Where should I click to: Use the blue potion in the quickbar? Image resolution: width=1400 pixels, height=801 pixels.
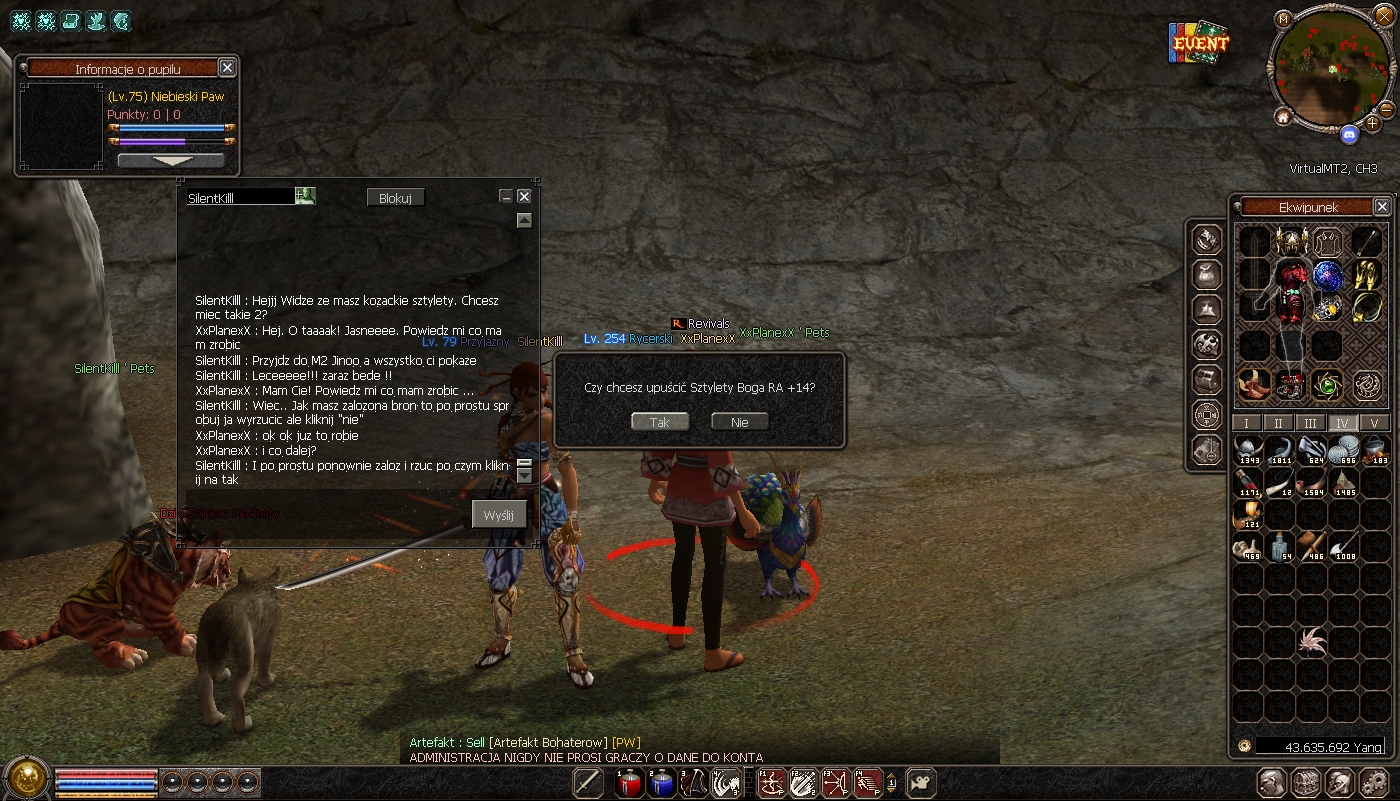pos(660,783)
